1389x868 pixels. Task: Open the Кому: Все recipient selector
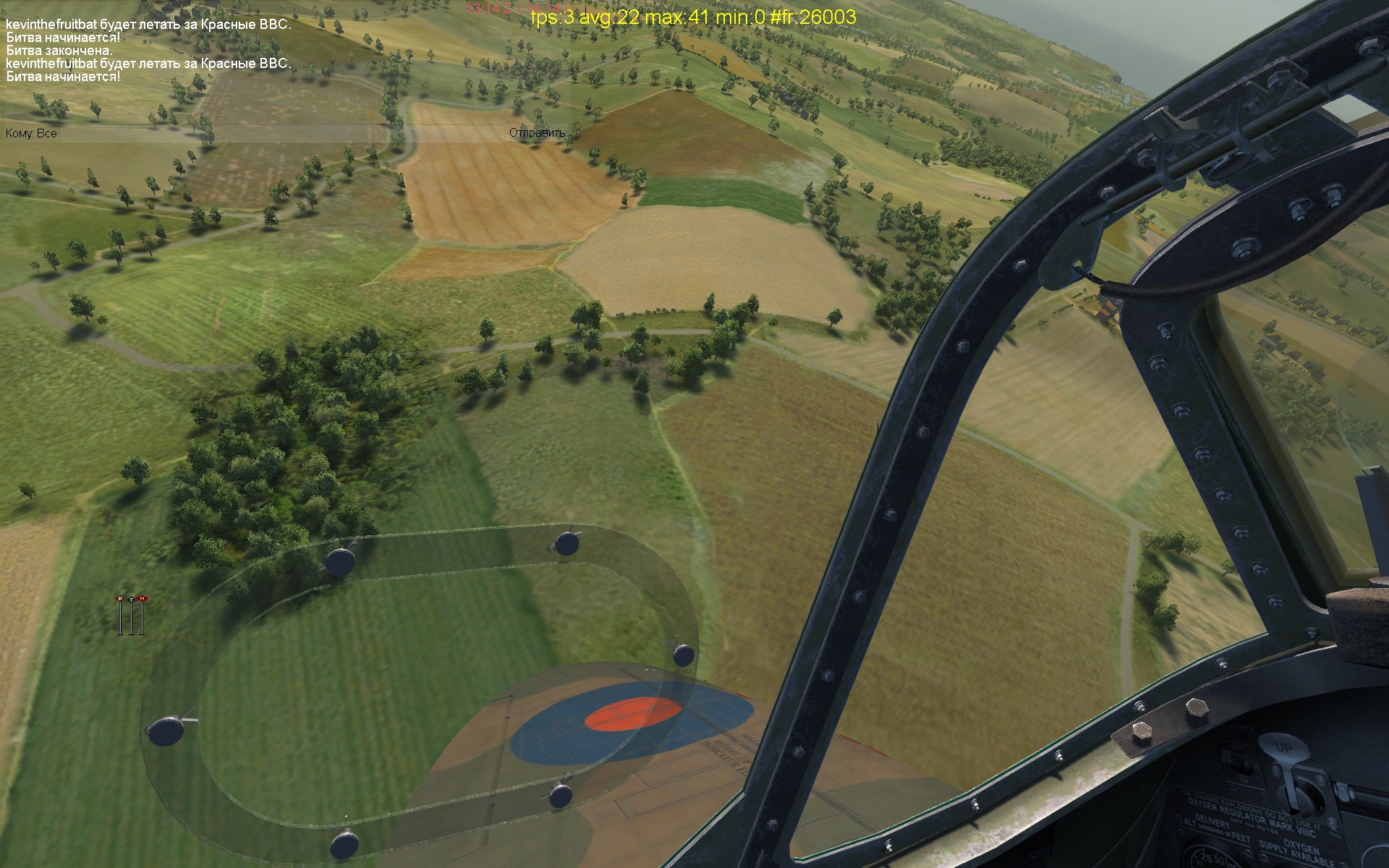[31, 134]
